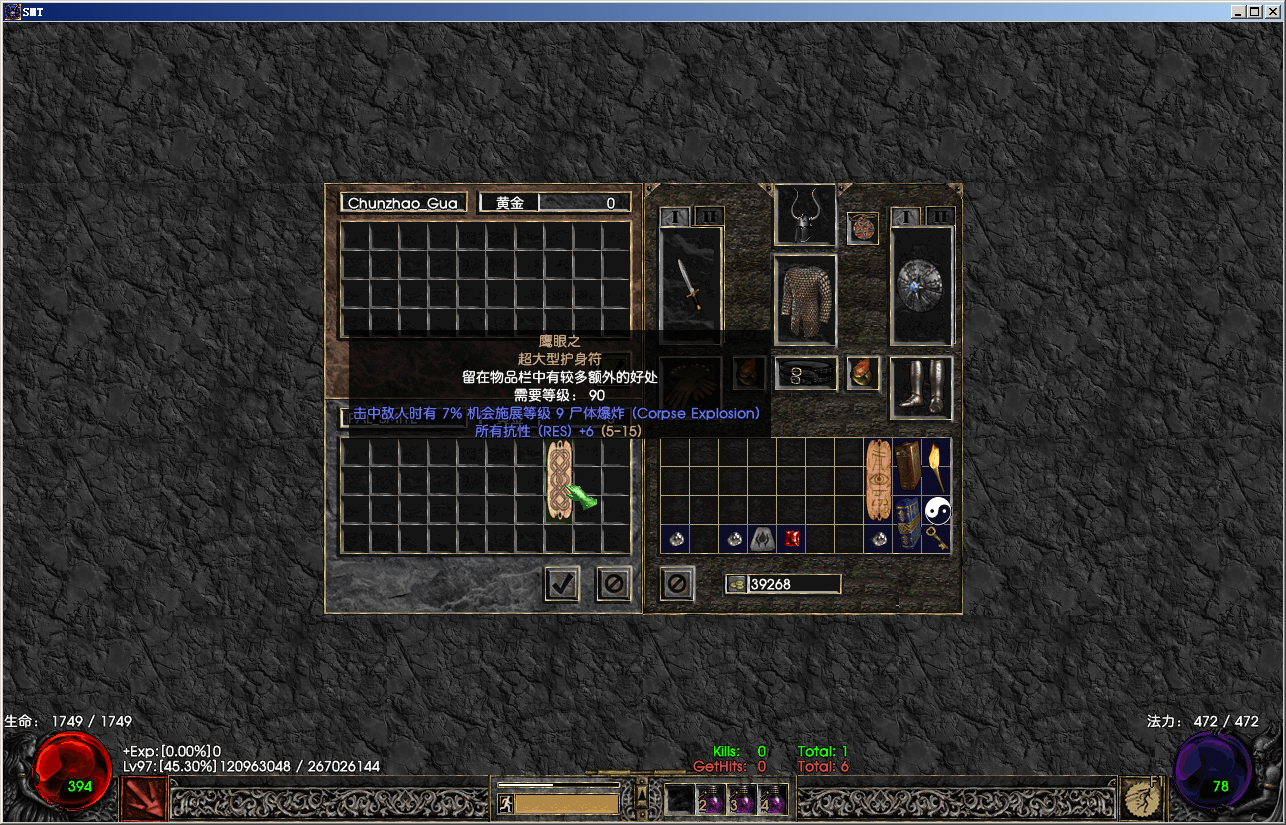The width and height of the screenshot is (1286, 825).
Task: Click the red gem in inventory
Action: pos(792,540)
